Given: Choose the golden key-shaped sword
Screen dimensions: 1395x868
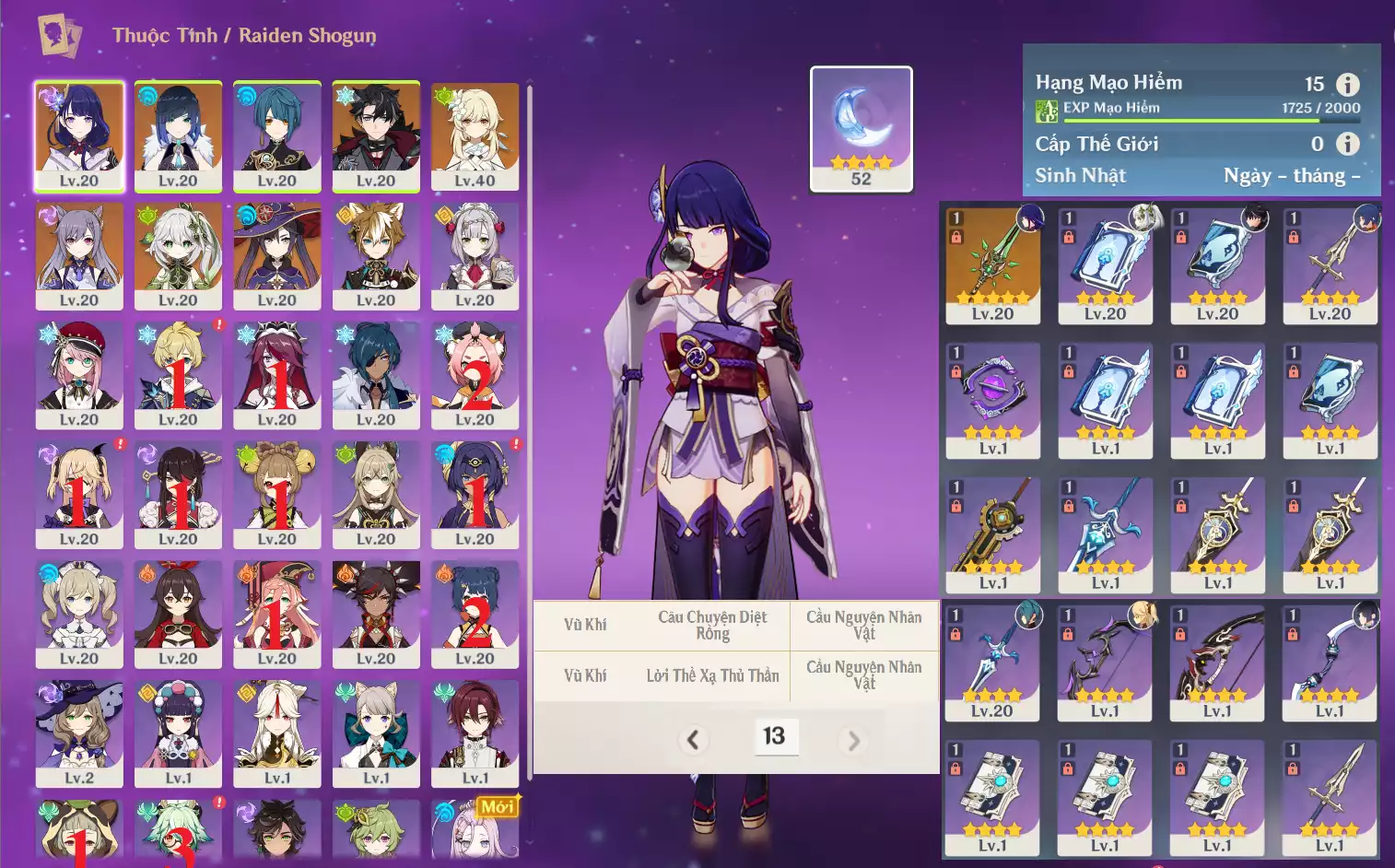Looking at the screenshot, I should point(992,534).
